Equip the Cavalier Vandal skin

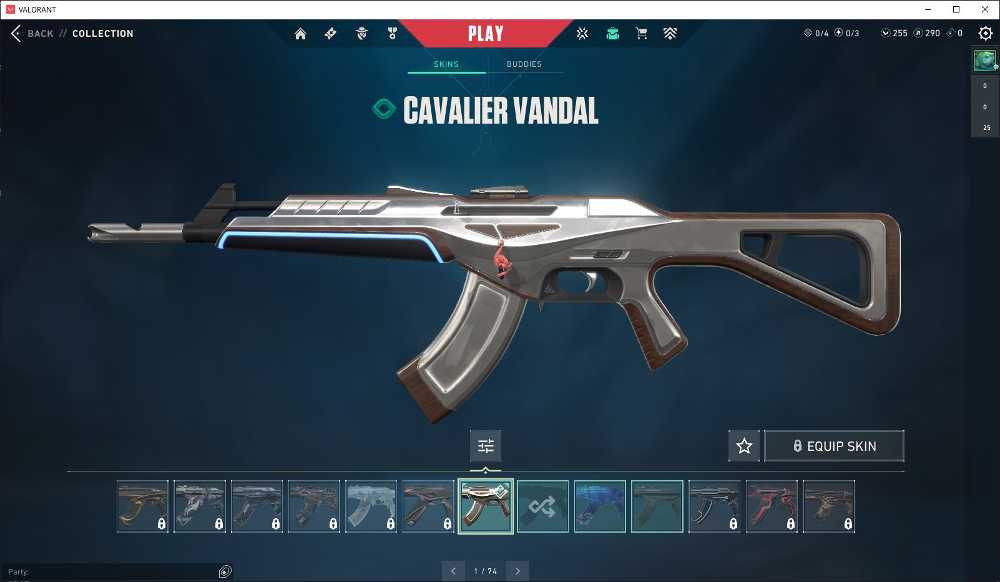(834, 446)
